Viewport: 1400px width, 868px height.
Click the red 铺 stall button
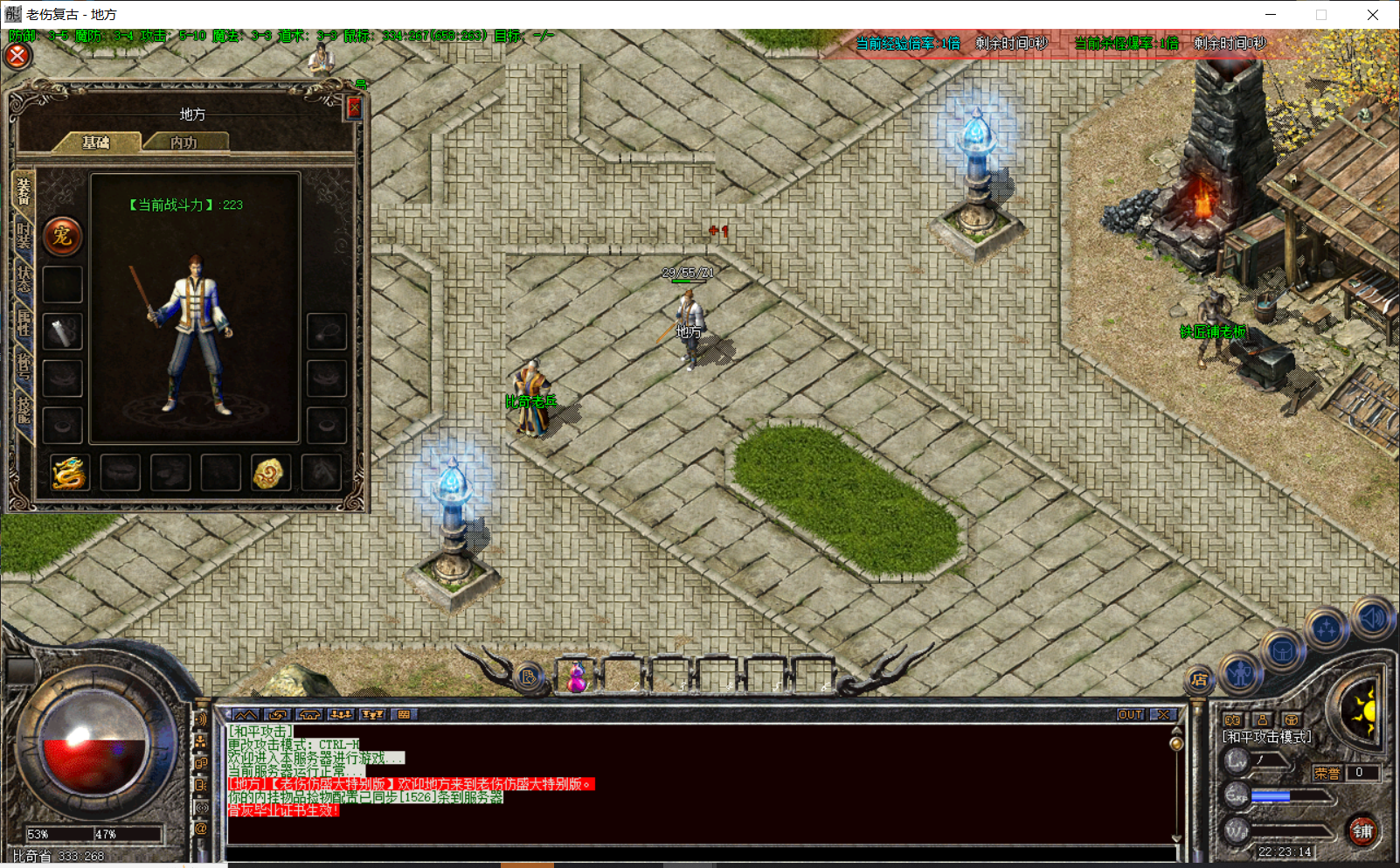point(1362,831)
